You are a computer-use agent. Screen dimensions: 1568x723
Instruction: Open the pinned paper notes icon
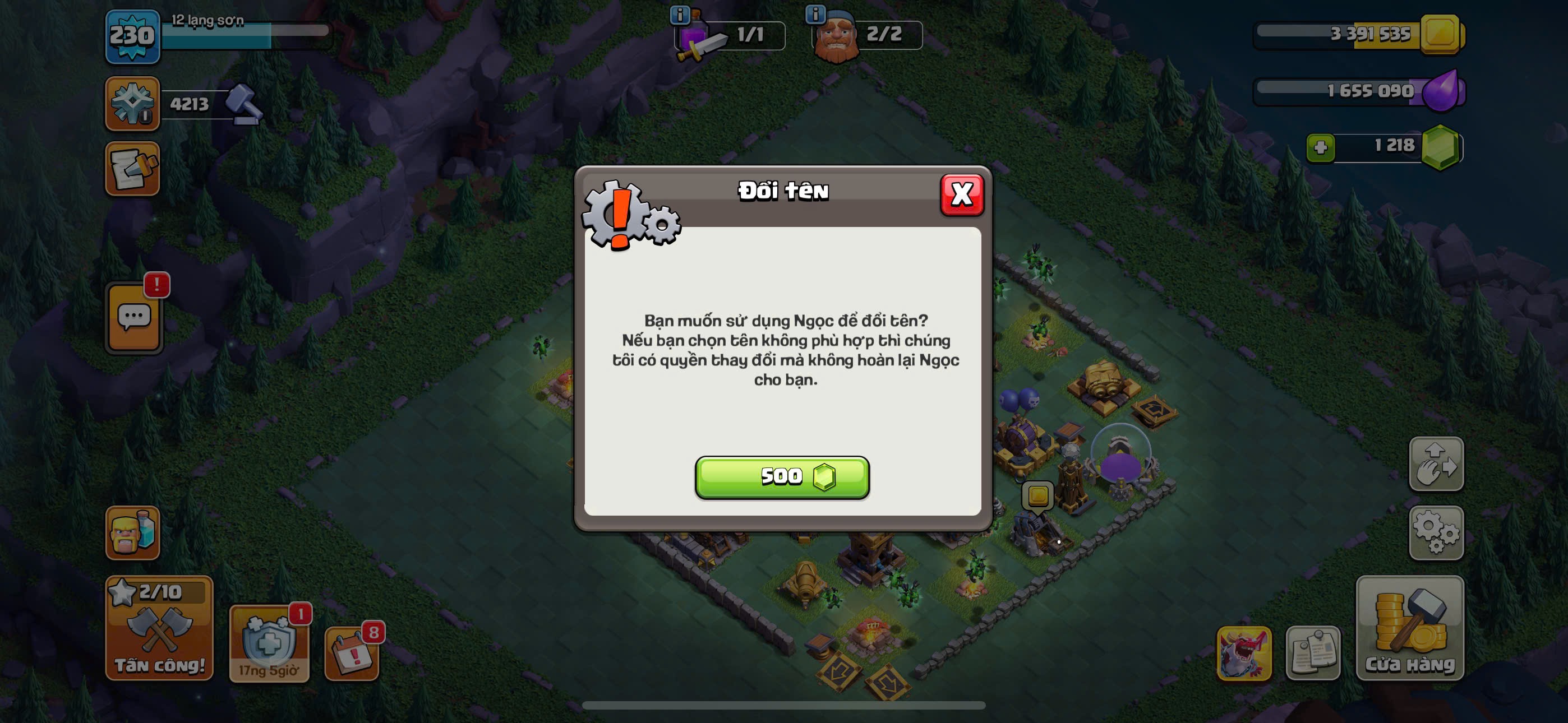click(x=1313, y=653)
